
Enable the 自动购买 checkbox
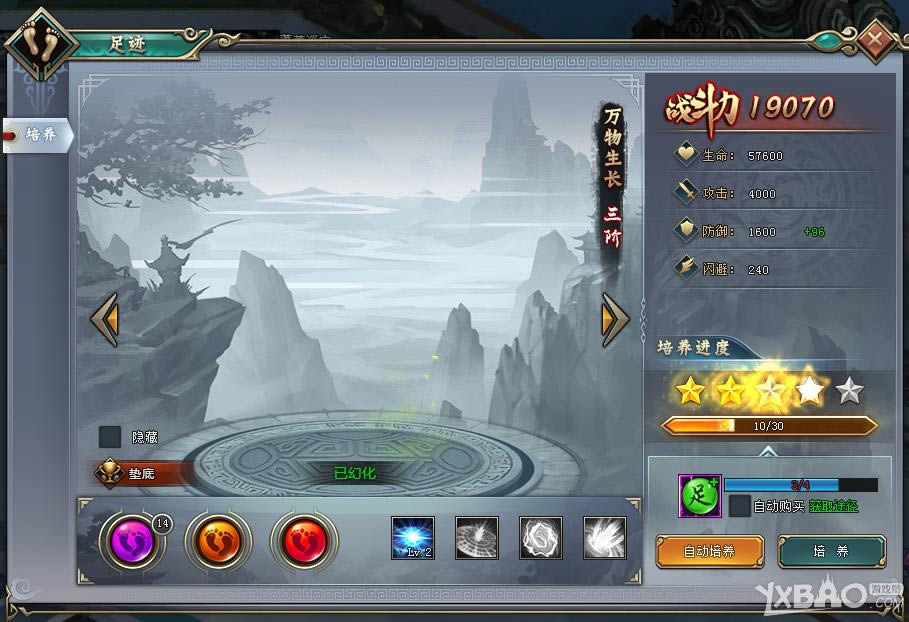739,506
